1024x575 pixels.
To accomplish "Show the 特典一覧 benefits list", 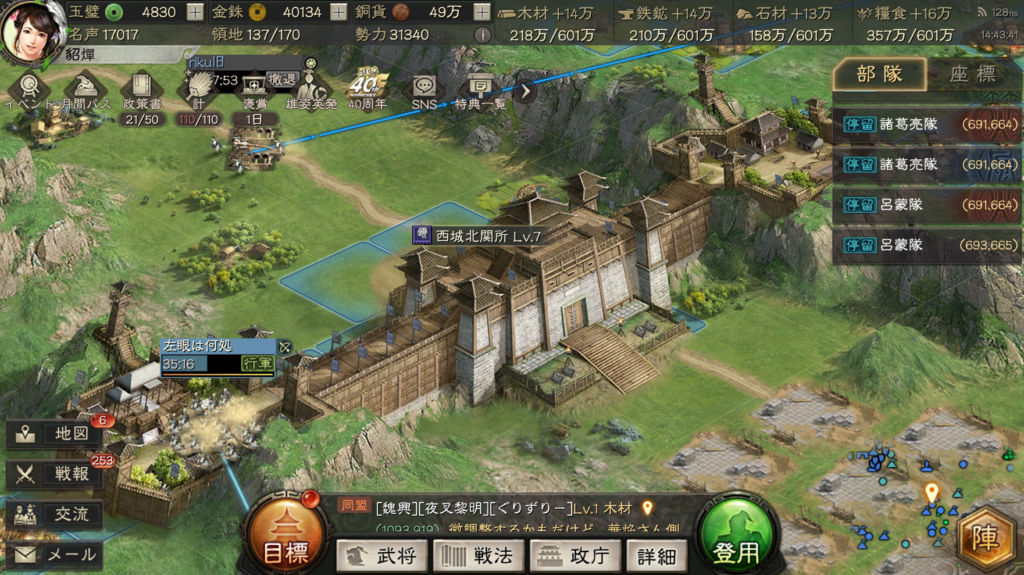I will [480, 90].
